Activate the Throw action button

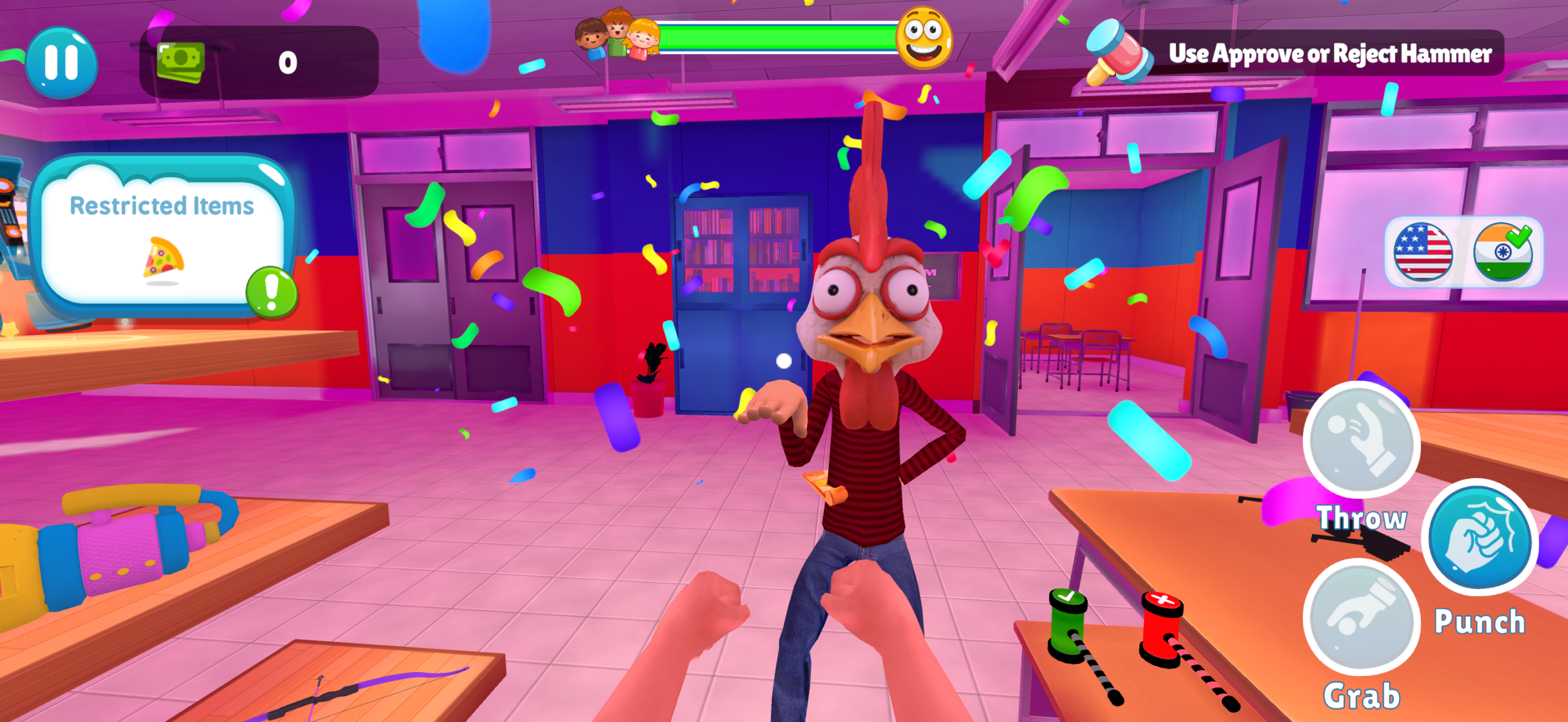(1361, 439)
